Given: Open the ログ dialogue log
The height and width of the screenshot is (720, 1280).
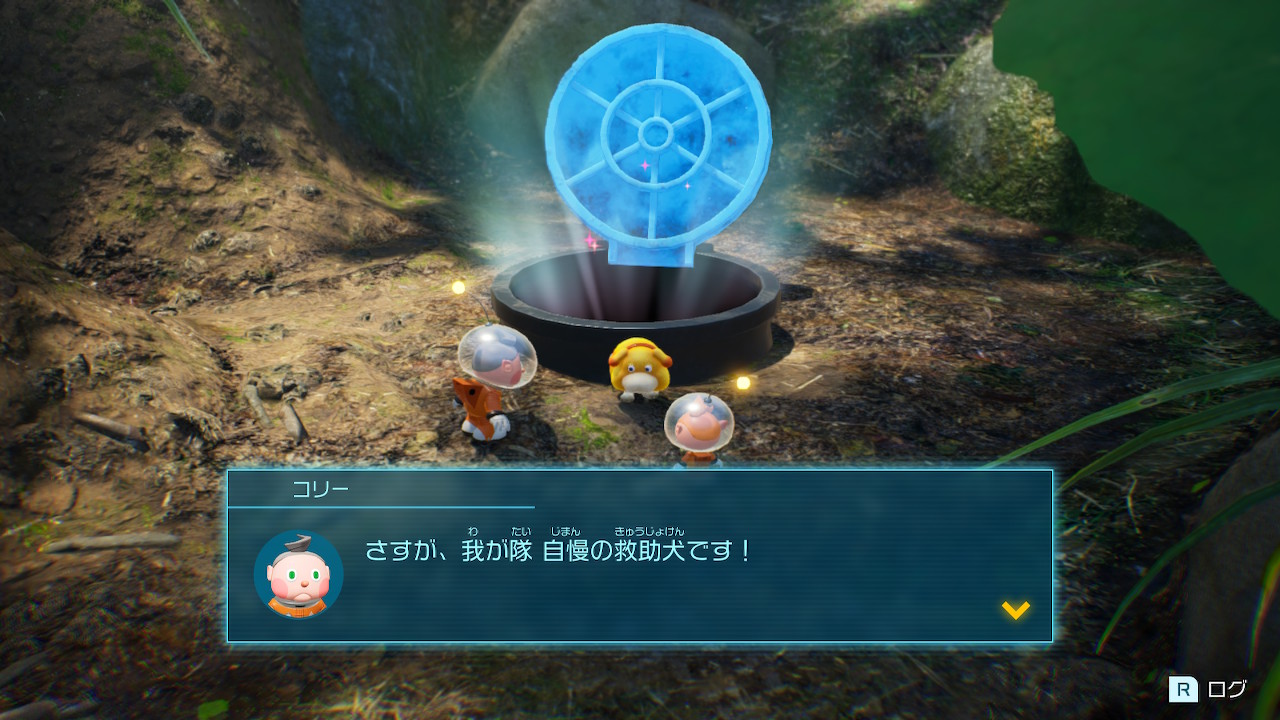Looking at the screenshot, I should click(1209, 689).
